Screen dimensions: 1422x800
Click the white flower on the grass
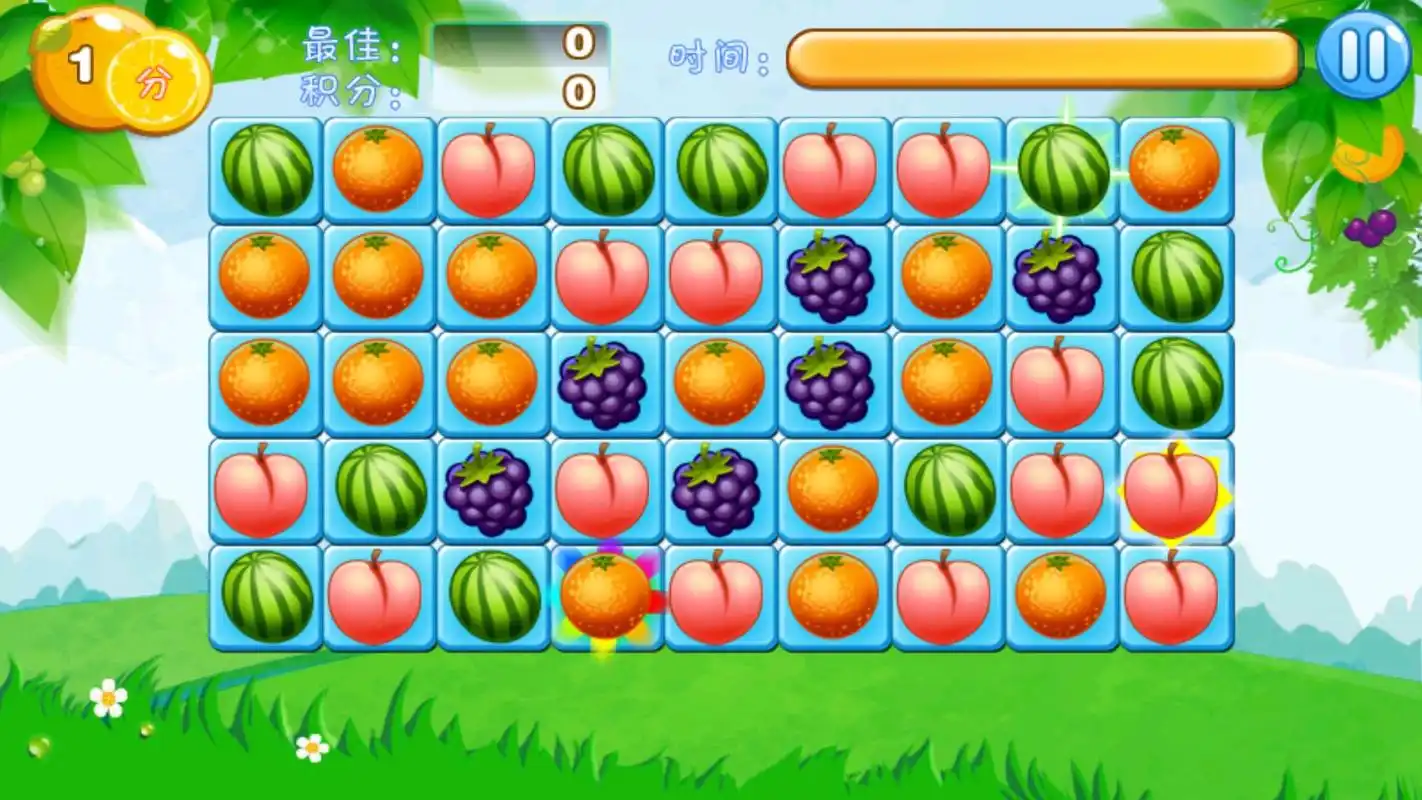pyautogui.click(x=110, y=695)
